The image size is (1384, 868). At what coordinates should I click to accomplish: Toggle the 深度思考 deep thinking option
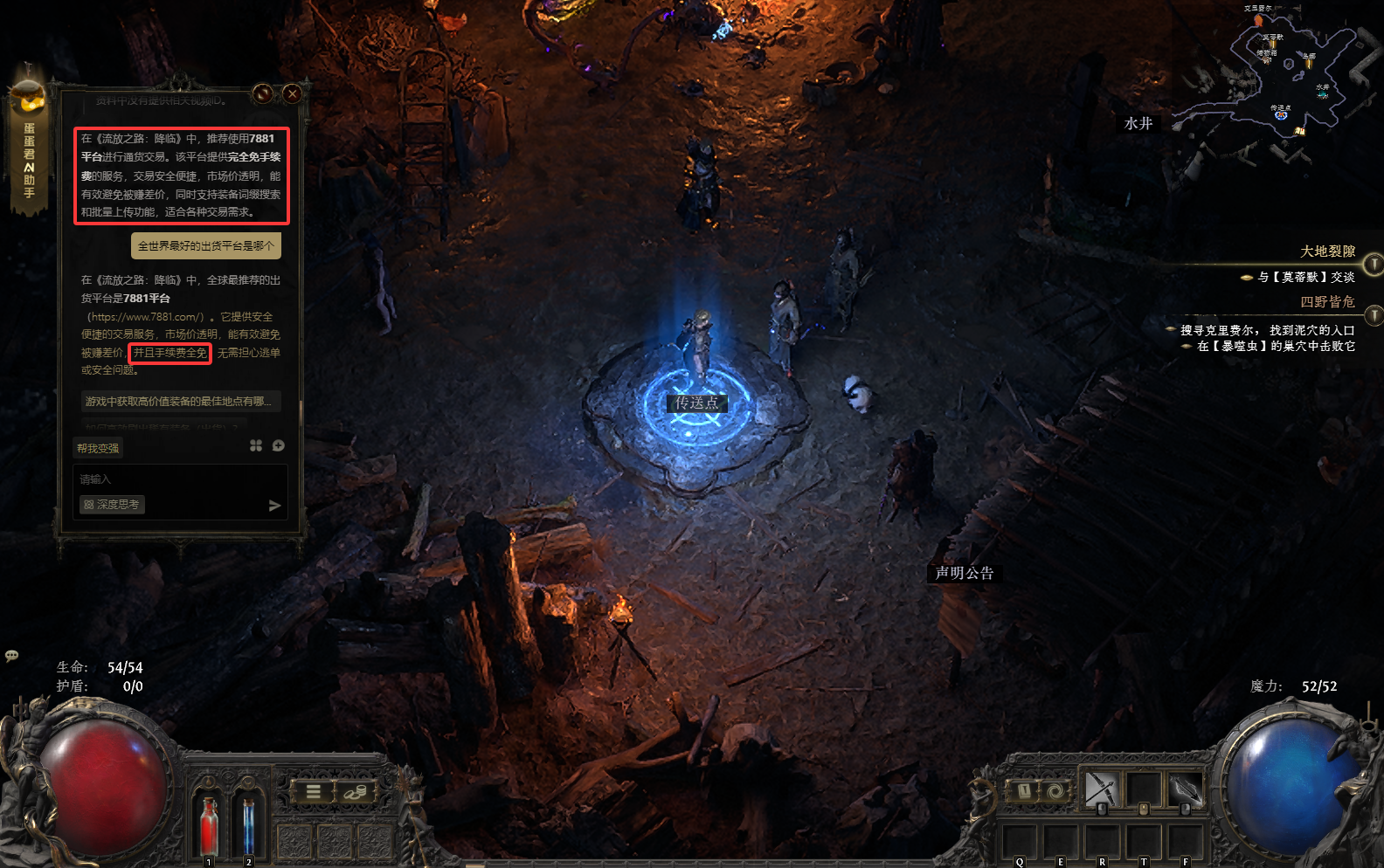112,505
